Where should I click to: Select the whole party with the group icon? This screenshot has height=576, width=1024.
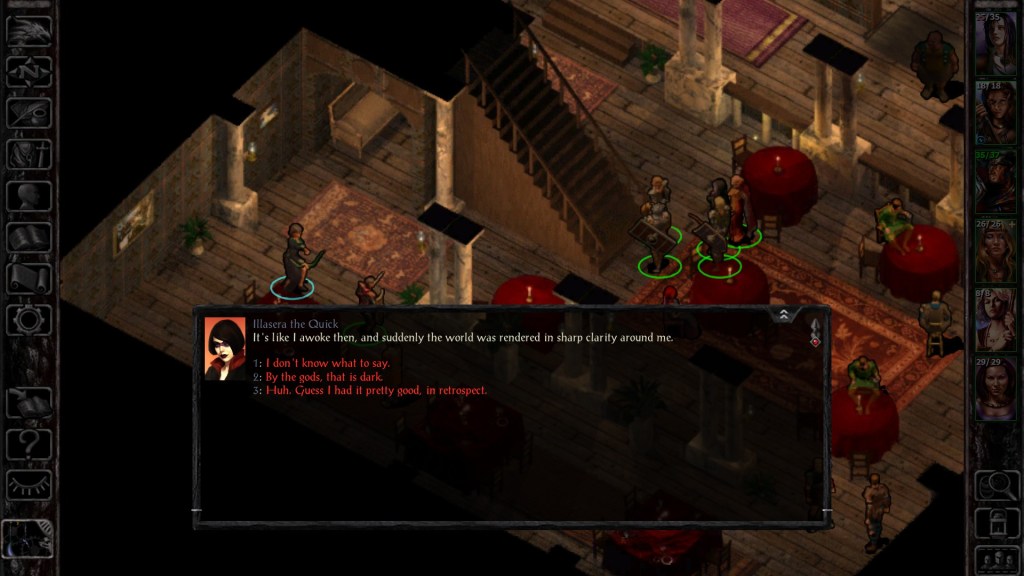click(996, 558)
